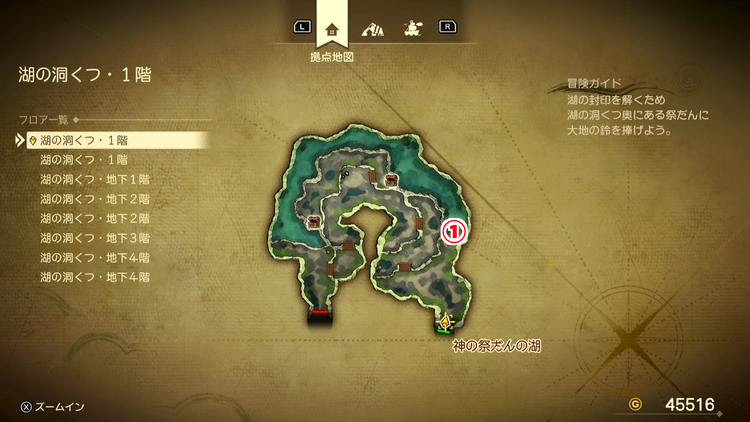Click the red circled number 1 map marker
Image resolution: width=750 pixels, height=422 pixels.
[x=454, y=230]
